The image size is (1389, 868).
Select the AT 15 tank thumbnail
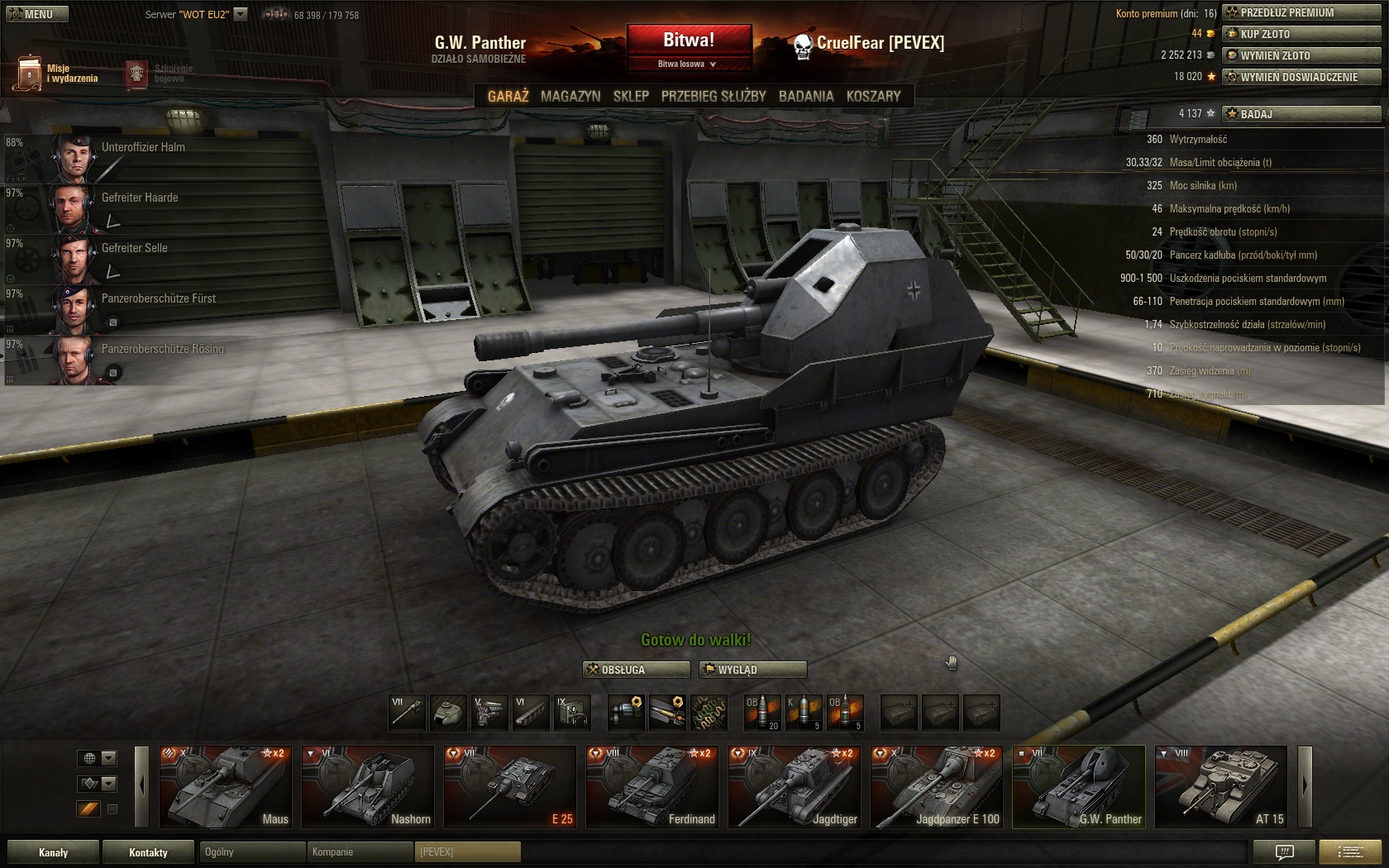click(1220, 786)
